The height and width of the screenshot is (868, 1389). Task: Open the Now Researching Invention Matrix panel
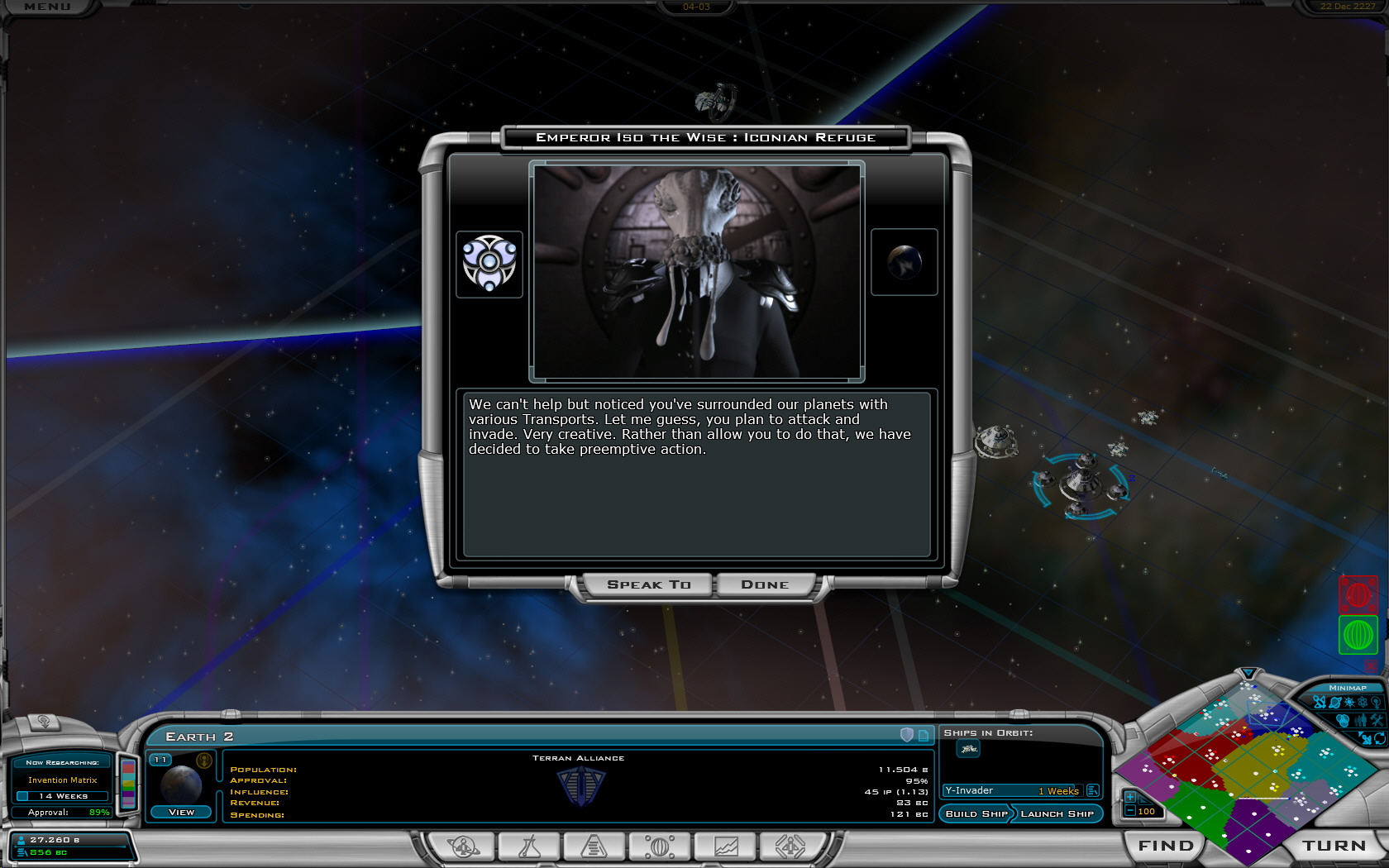(x=62, y=780)
